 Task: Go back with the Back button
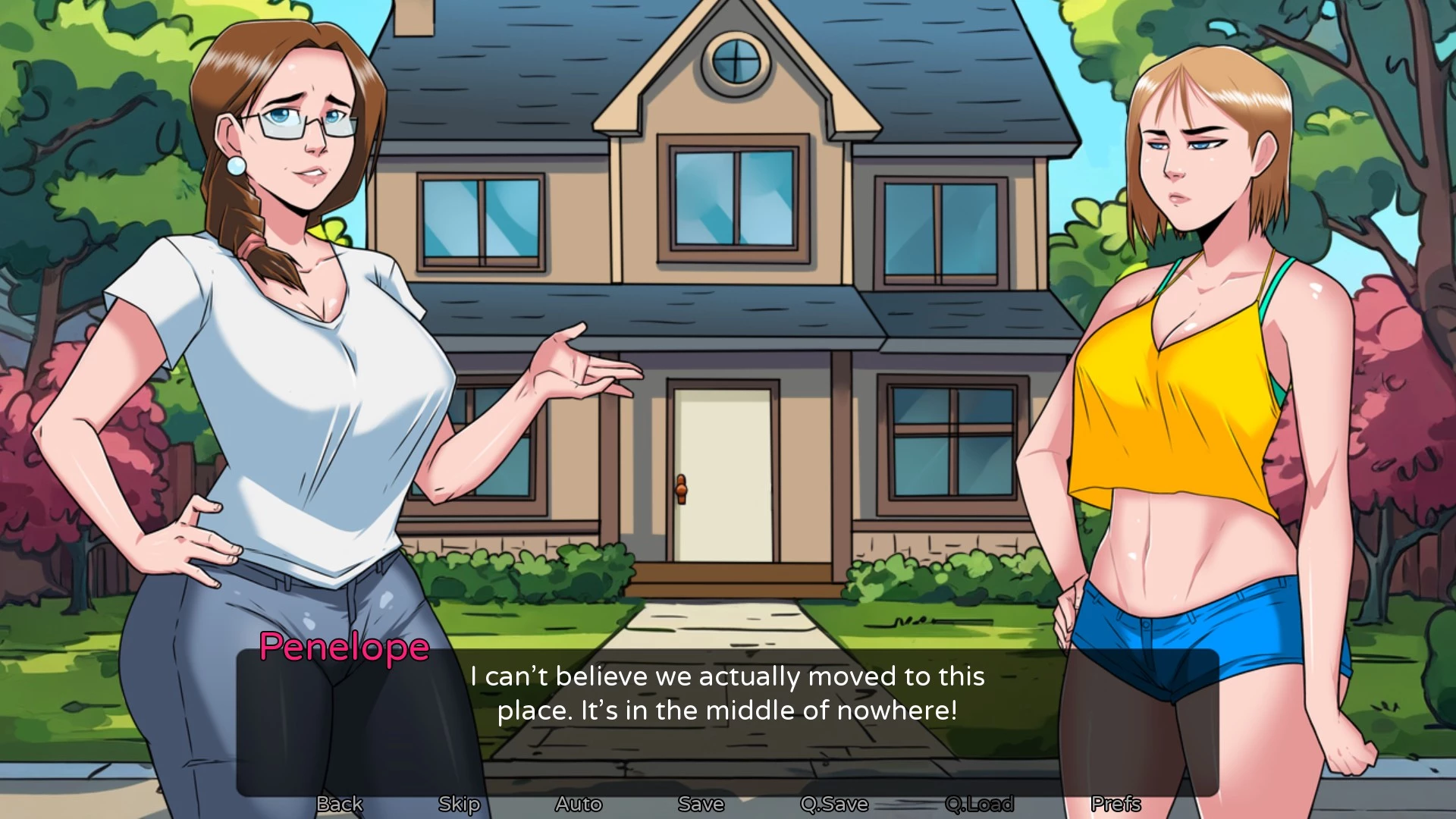[339, 804]
